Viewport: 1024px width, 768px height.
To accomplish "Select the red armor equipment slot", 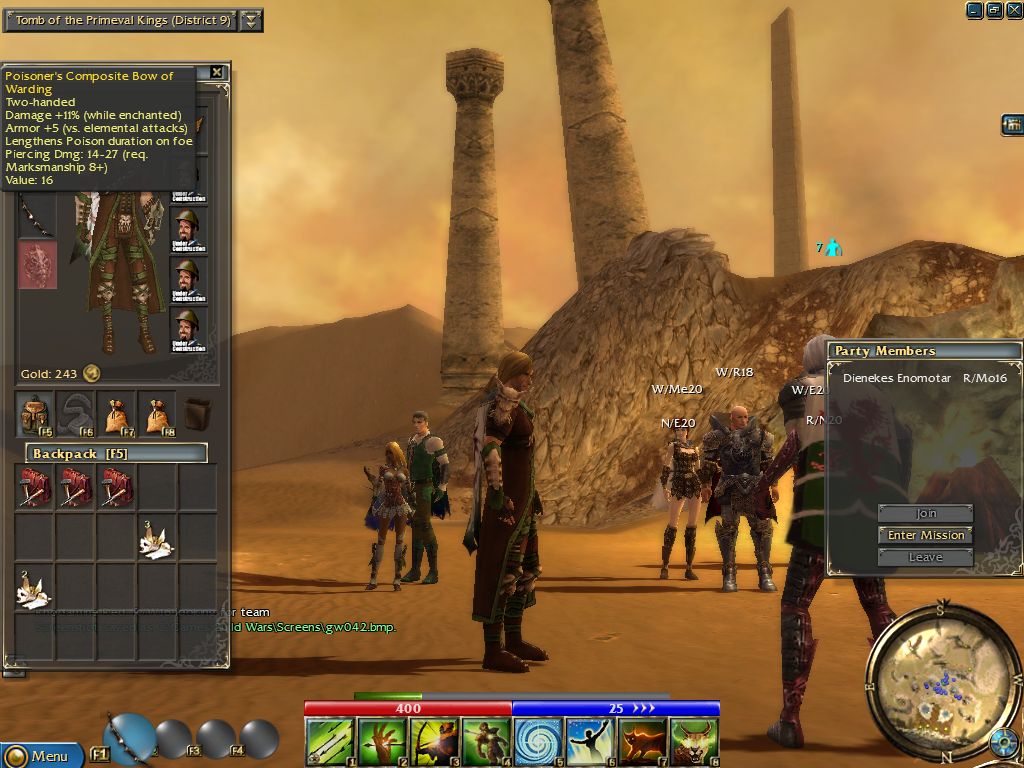I will pyautogui.click(x=37, y=265).
